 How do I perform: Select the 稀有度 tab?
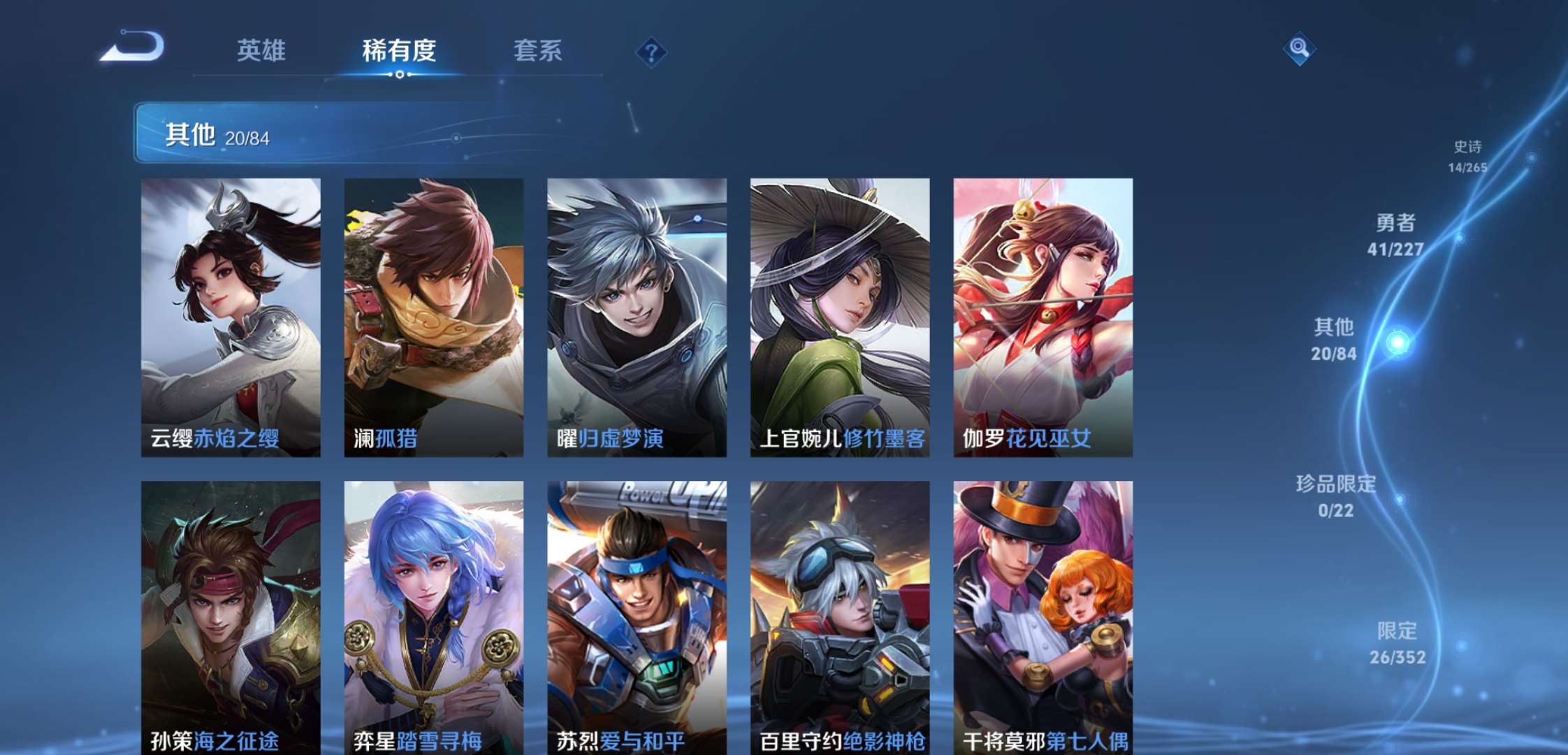click(400, 50)
